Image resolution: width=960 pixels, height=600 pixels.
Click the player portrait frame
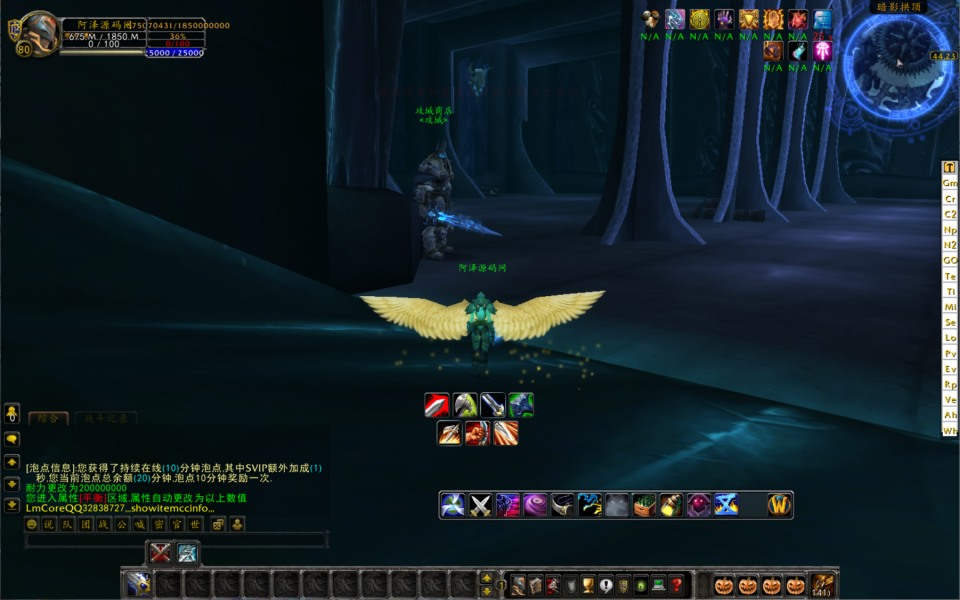coord(39,33)
